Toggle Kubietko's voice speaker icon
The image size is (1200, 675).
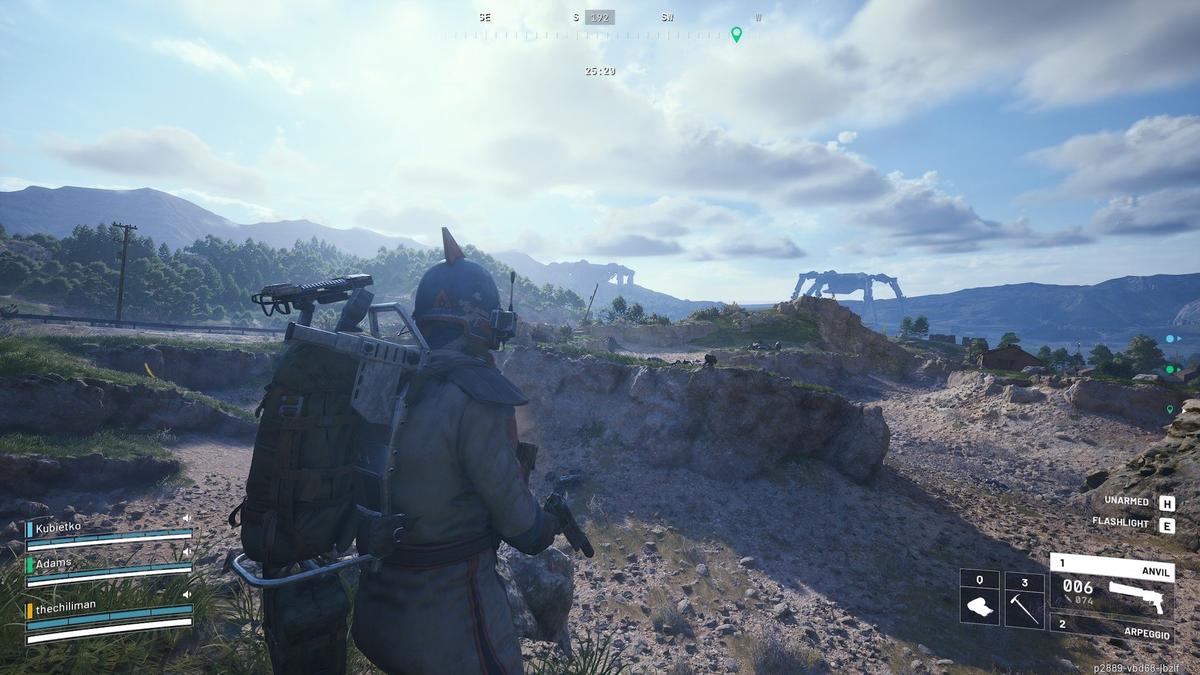point(187,517)
